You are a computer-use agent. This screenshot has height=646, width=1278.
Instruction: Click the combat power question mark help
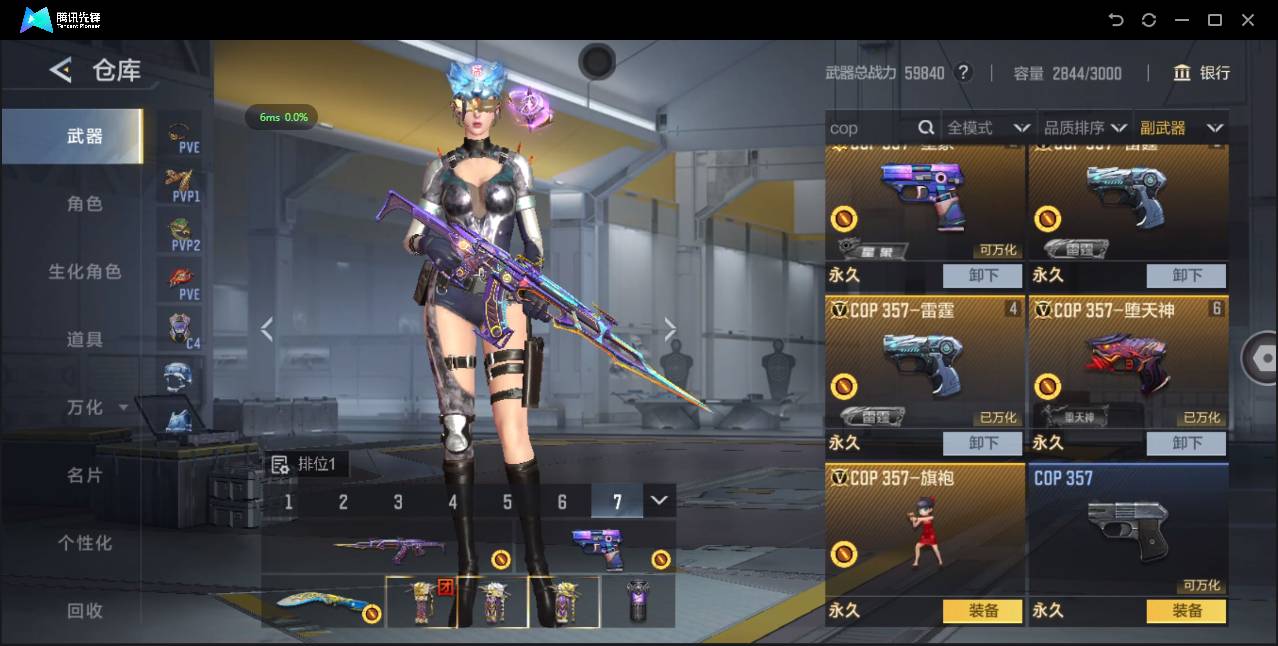pos(963,72)
